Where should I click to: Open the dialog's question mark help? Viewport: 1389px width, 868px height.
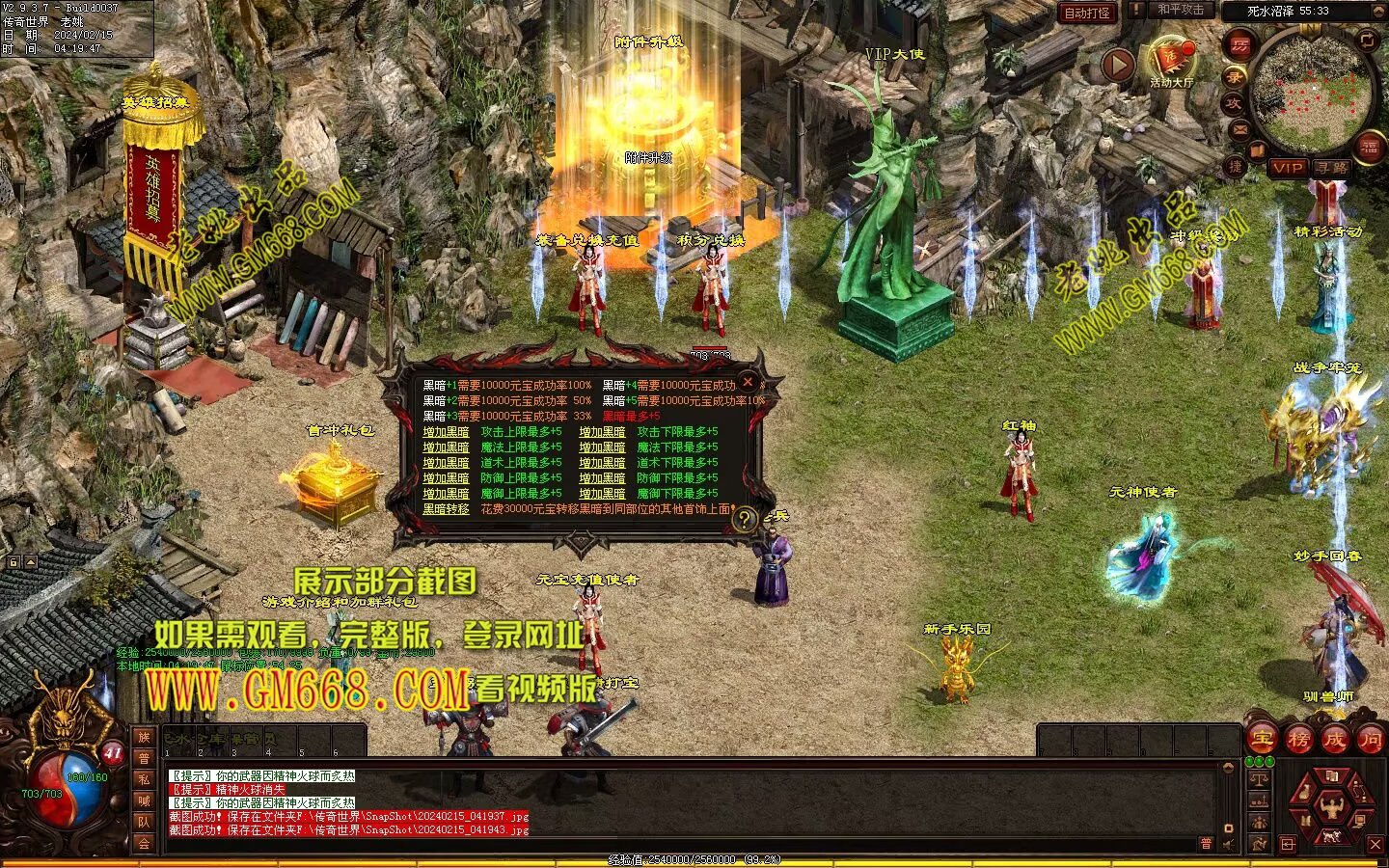(744, 520)
